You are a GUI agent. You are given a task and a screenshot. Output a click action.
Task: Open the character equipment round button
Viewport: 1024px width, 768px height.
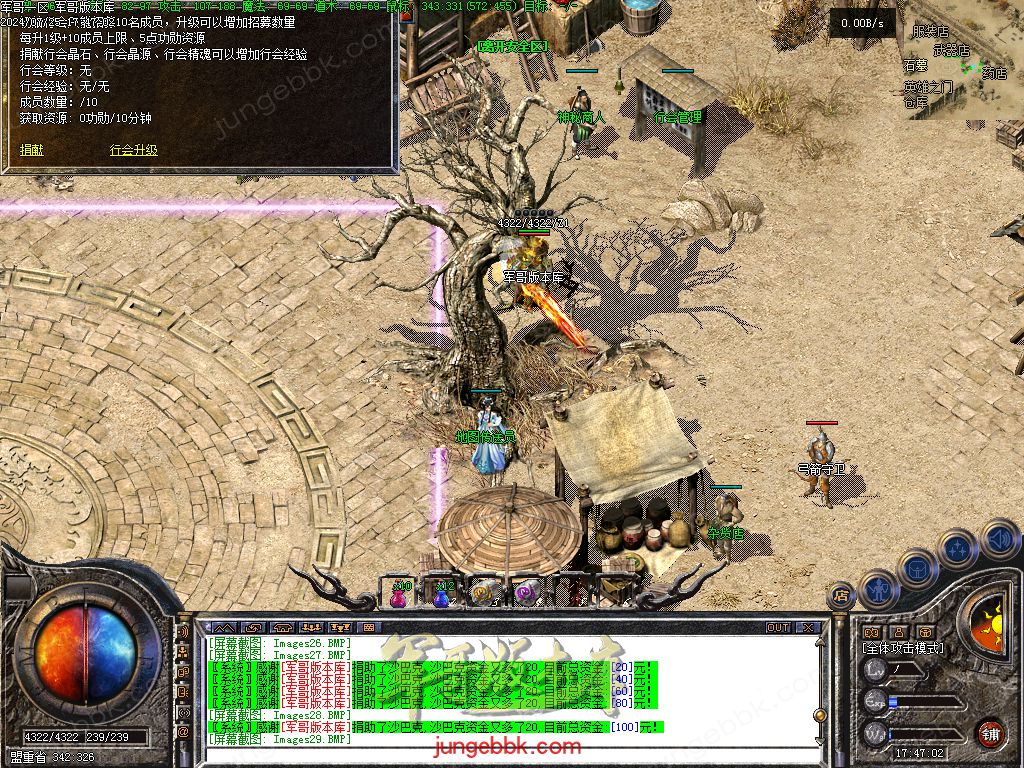coord(878,588)
